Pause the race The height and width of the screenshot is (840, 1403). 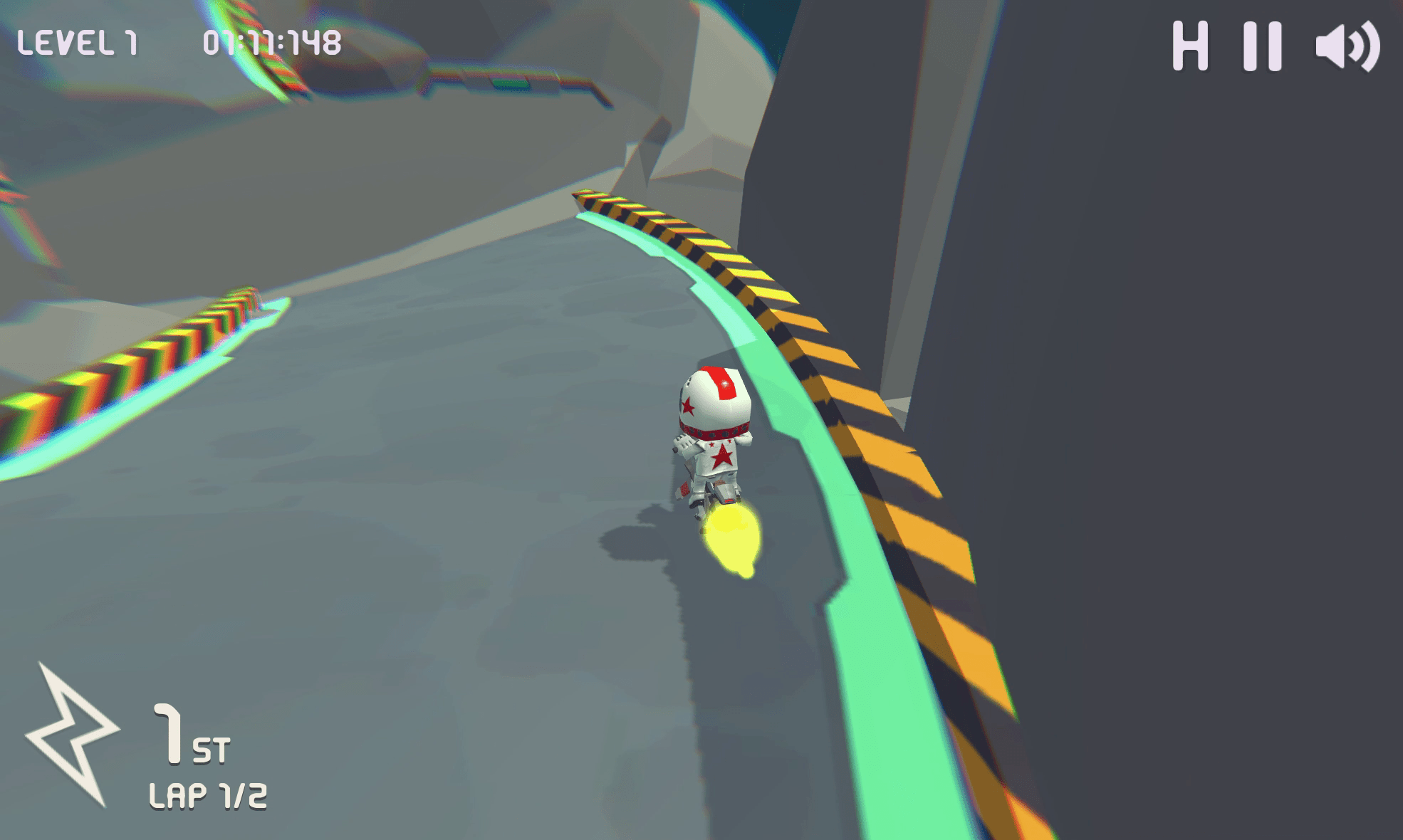point(1263,46)
